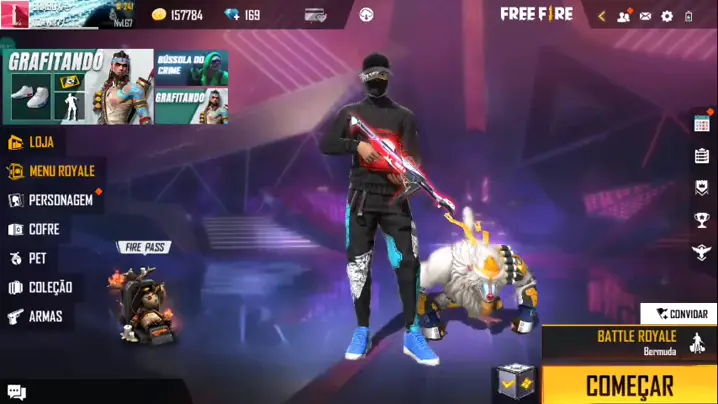Start the match with Começar
Viewport: 718px width, 404px height.
[x=629, y=385]
